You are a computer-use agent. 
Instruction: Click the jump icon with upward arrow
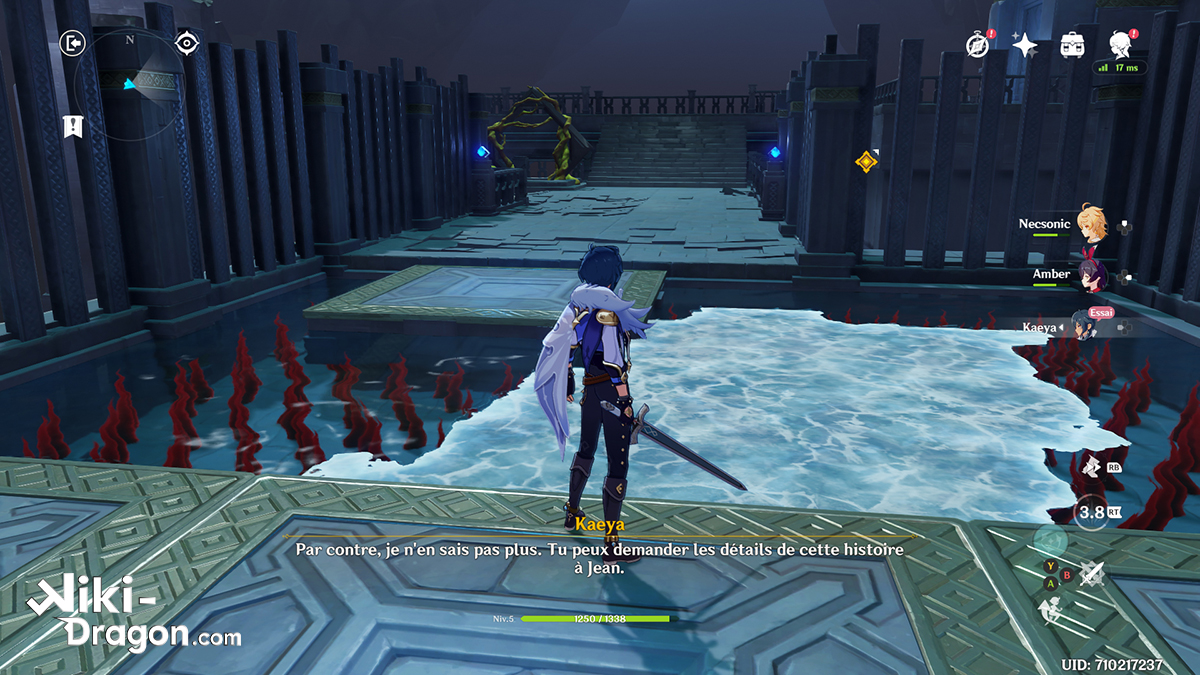(x=1050, y=609)
